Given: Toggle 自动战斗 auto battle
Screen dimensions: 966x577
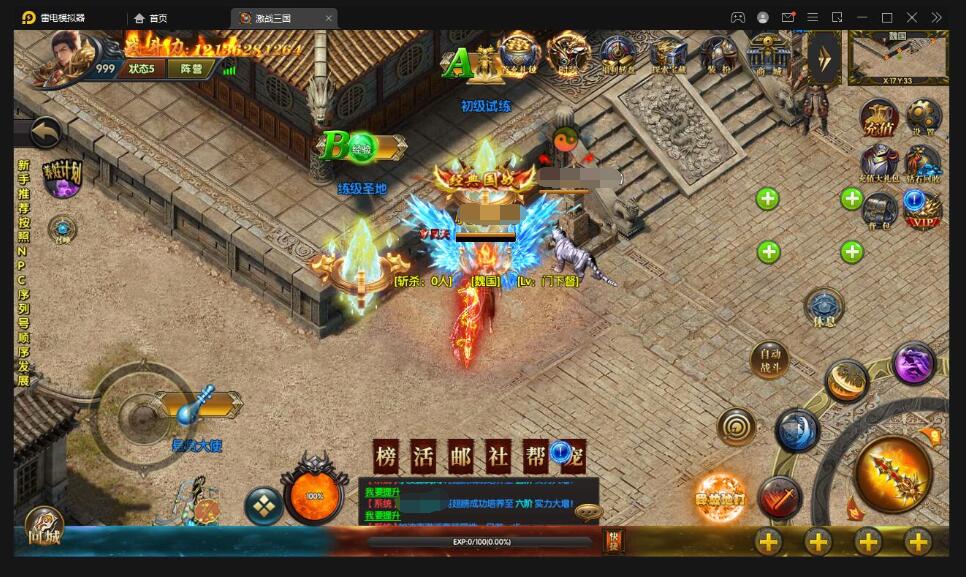Looking at the screenshot, I should pos(769,361).
